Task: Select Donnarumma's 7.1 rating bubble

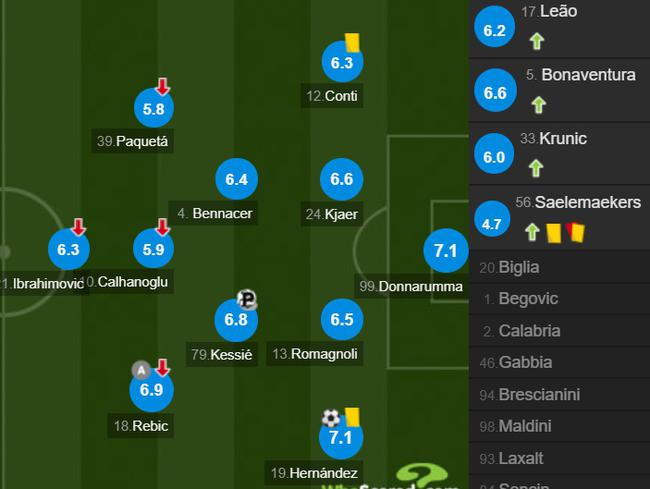Action: pos(445,250)
